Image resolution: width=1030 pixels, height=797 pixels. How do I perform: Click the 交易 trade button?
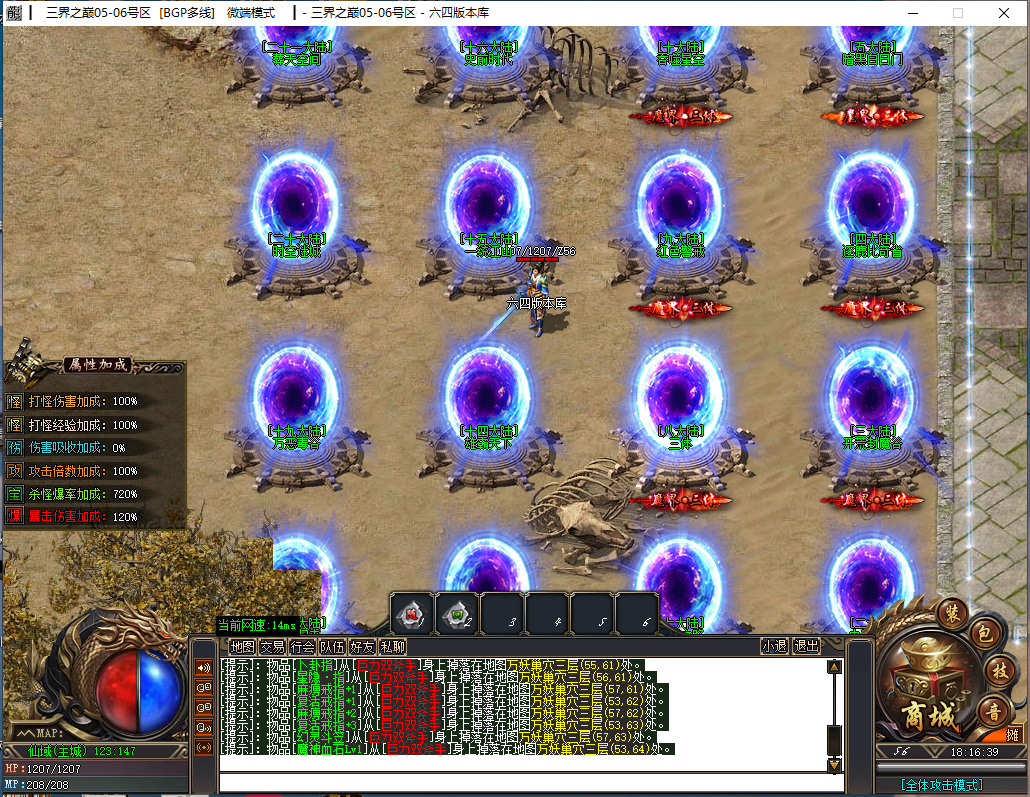pos(272,647)
